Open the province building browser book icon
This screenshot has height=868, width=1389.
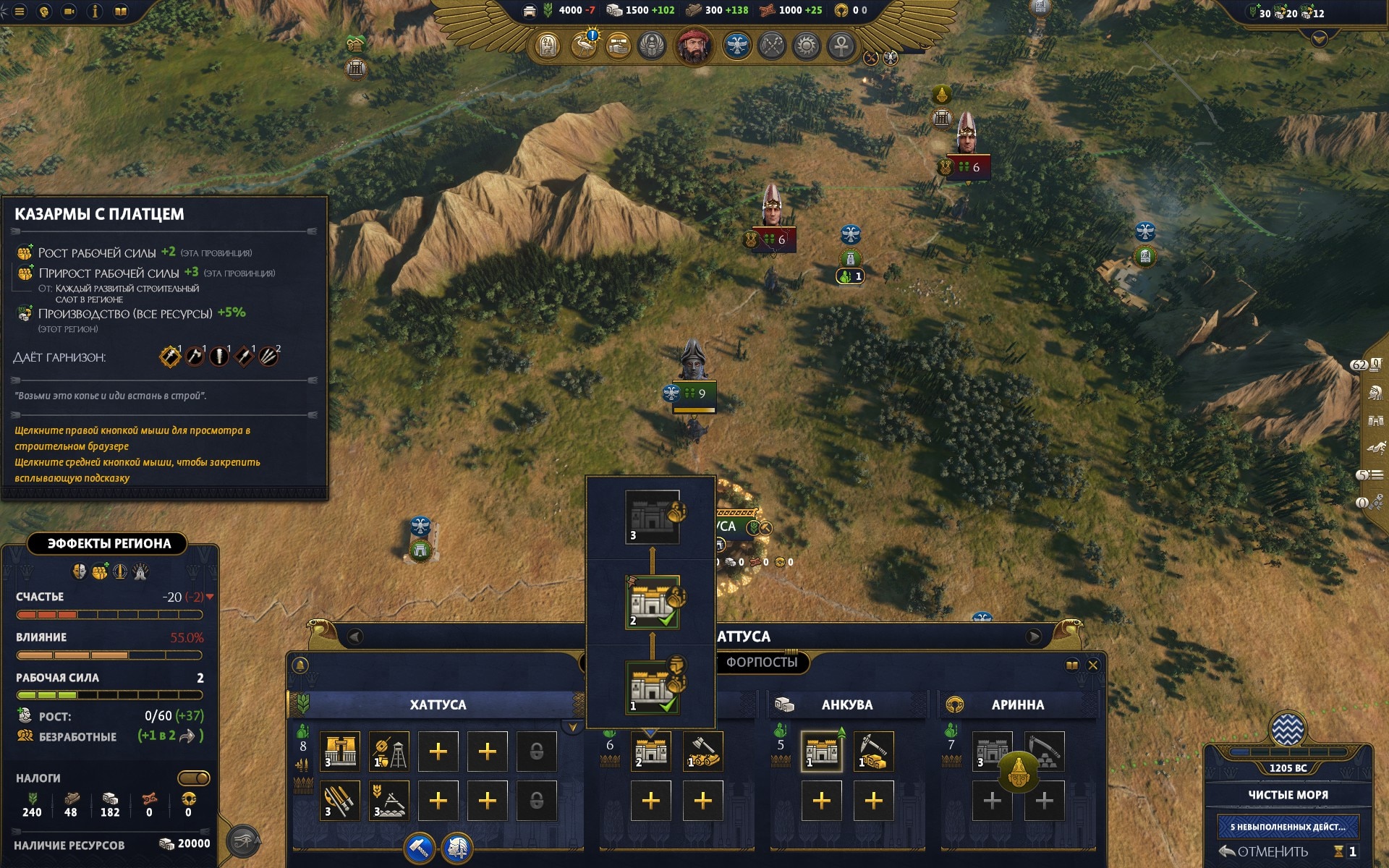pyautogui.click(x=1071, y=665)
